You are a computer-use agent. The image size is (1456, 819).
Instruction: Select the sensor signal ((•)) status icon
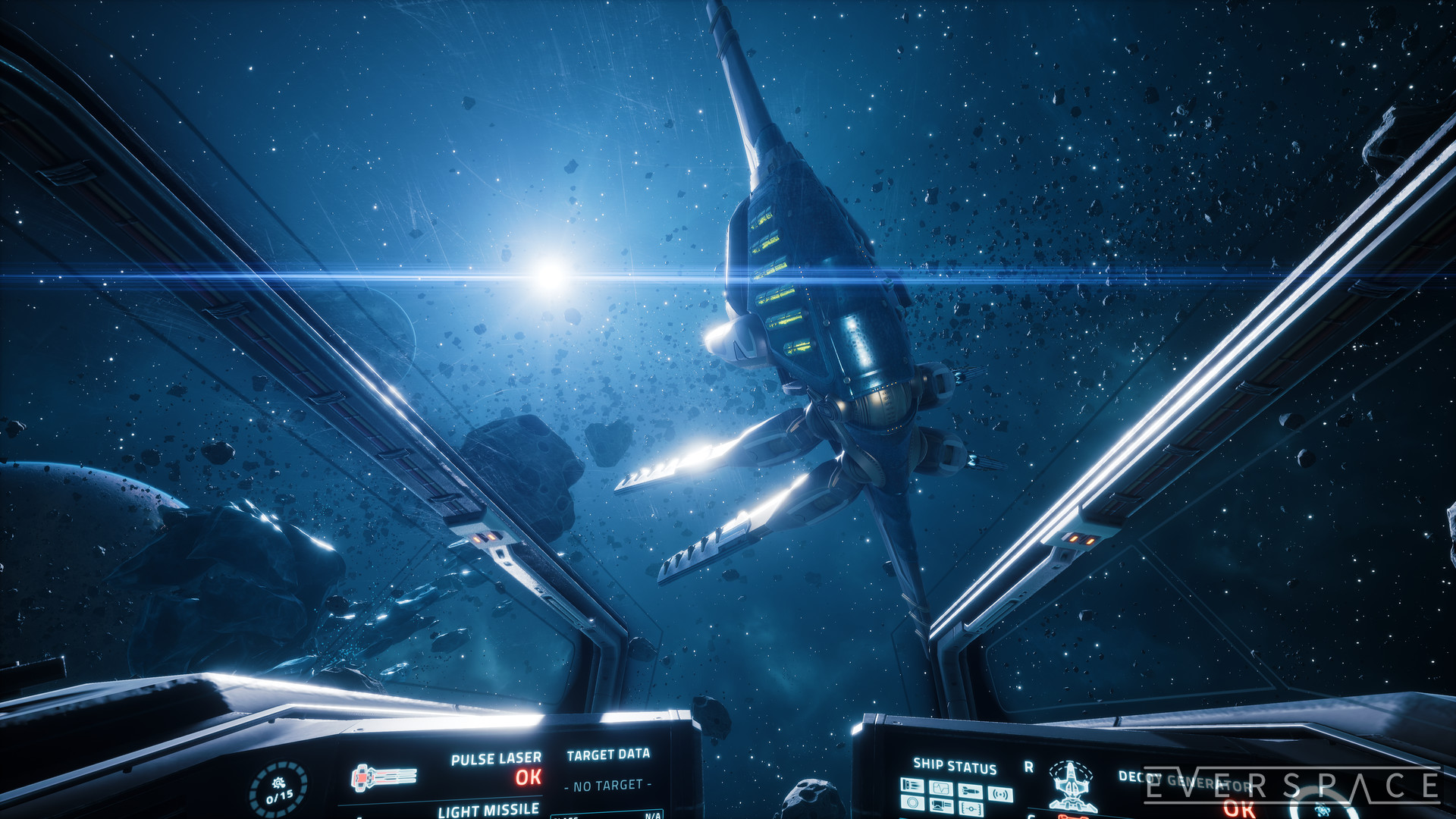(x=999, y=795)
